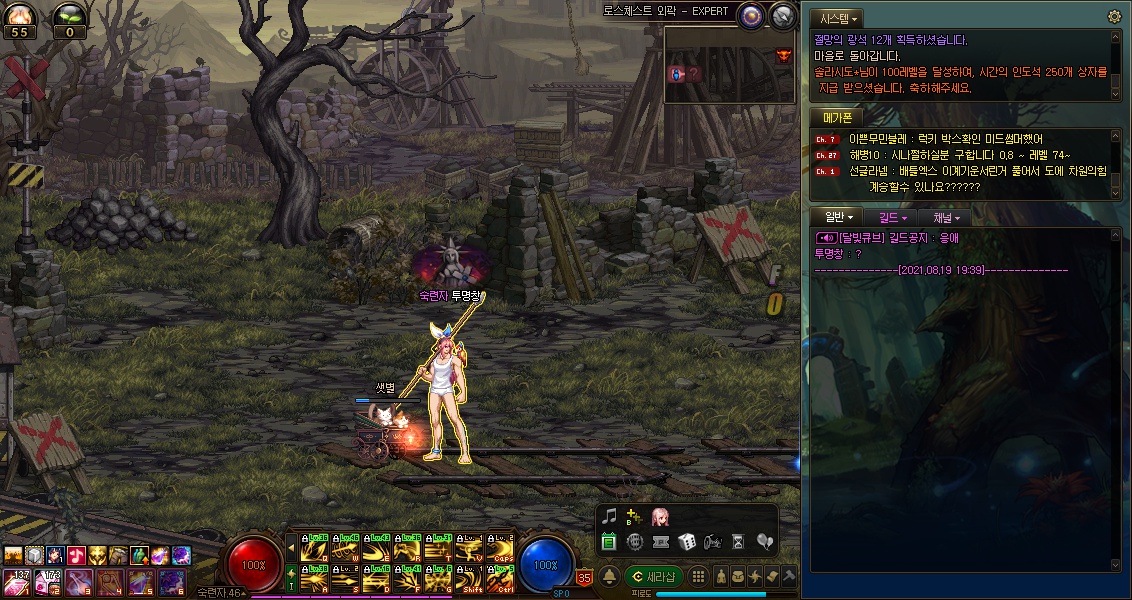Image resolution: width=1132 pixels, height=600 pixels.
Task: Switch to the 길드 chat tab
Action: tap(893, 217)
